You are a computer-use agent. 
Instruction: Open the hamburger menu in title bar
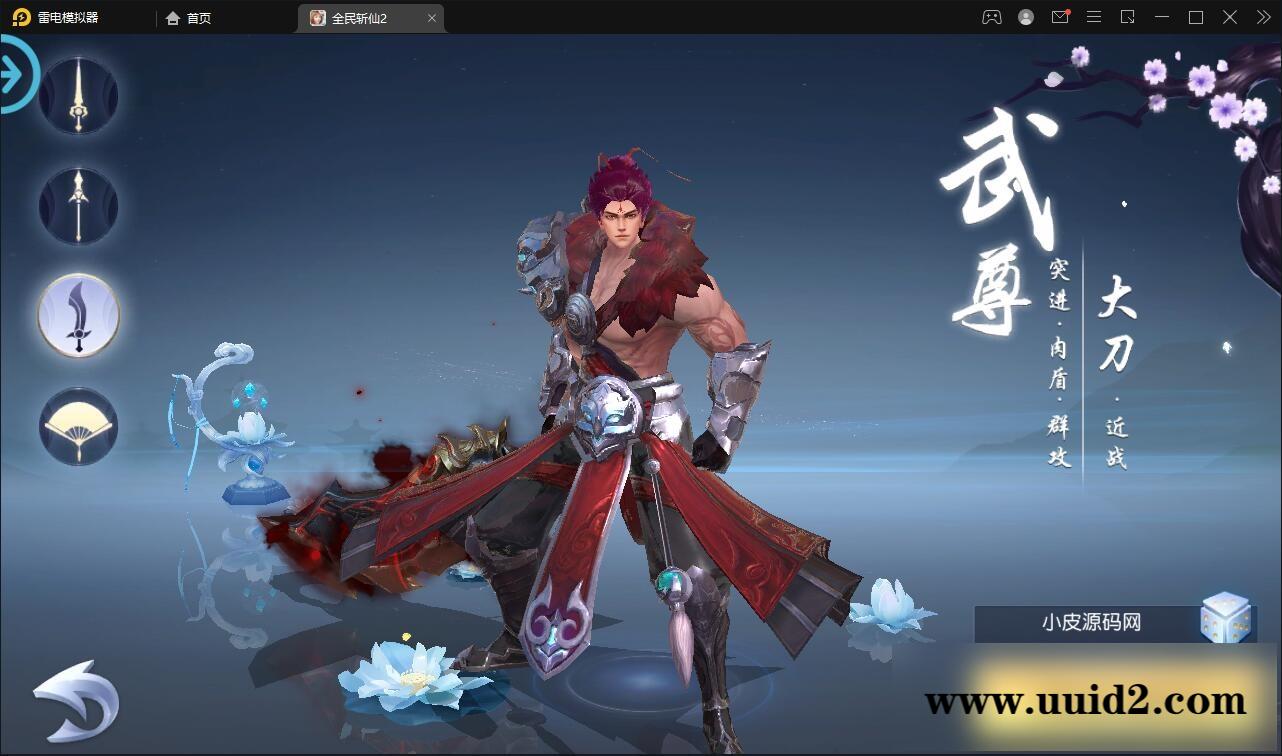click(1094, 17)
